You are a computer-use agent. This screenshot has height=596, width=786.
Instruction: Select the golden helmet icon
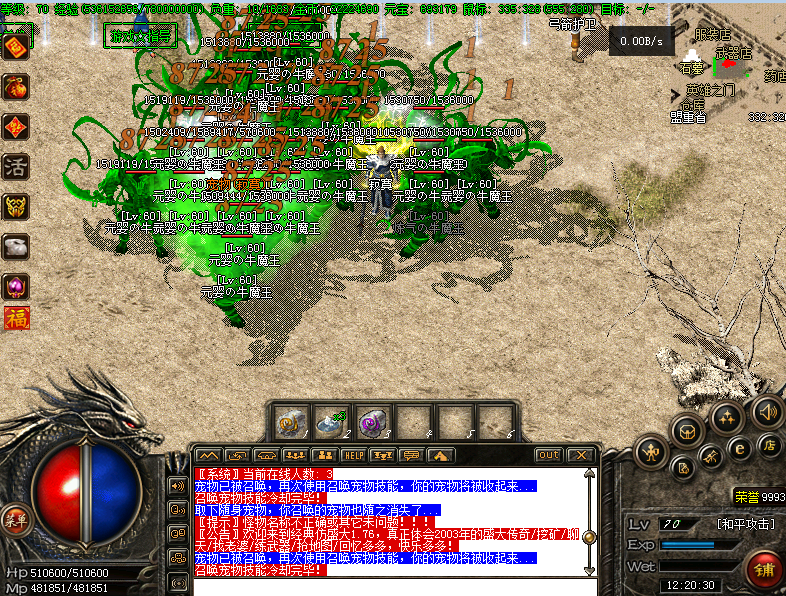pos(16,207)
